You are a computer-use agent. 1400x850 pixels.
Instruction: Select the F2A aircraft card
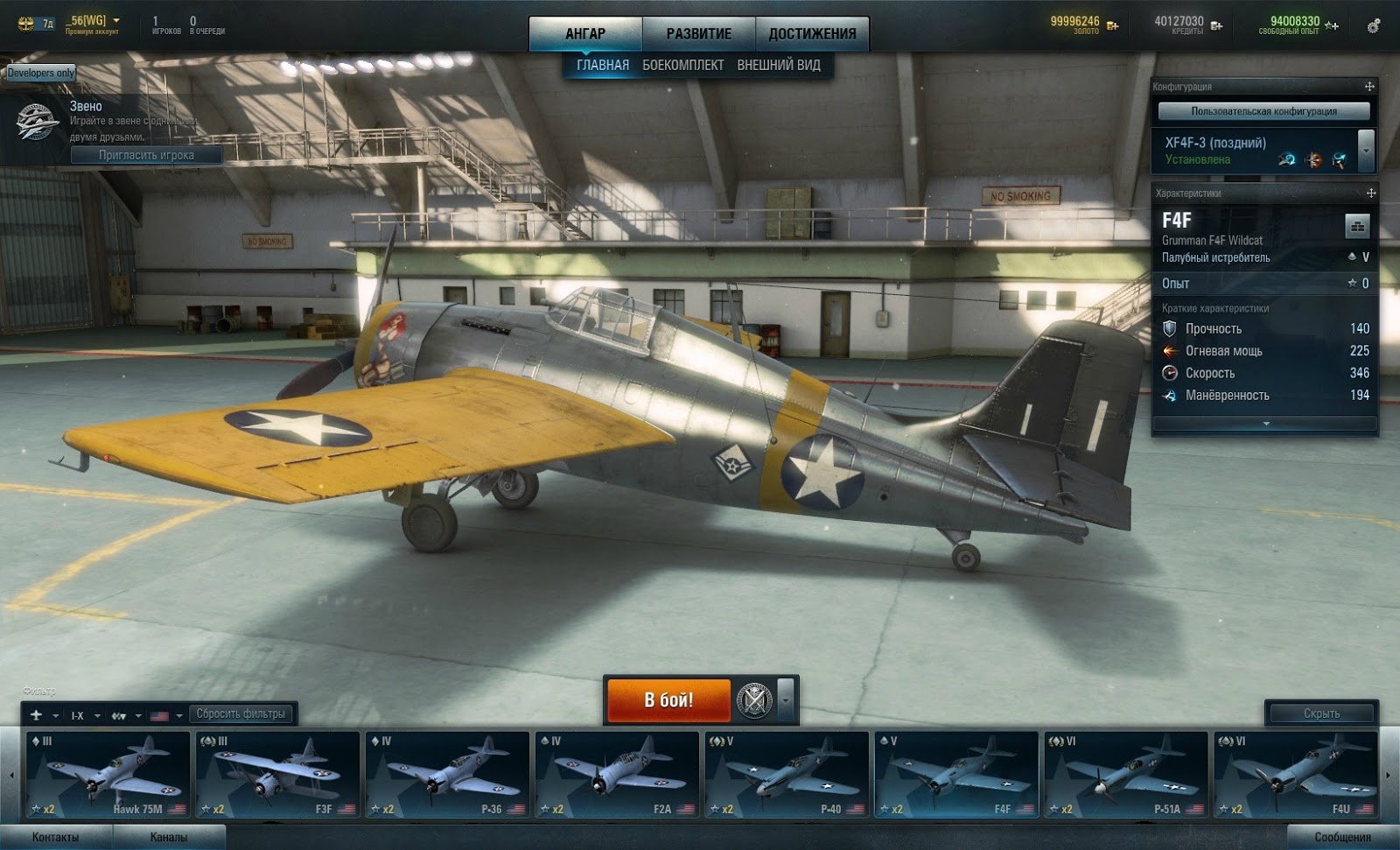tap(617, 775)
